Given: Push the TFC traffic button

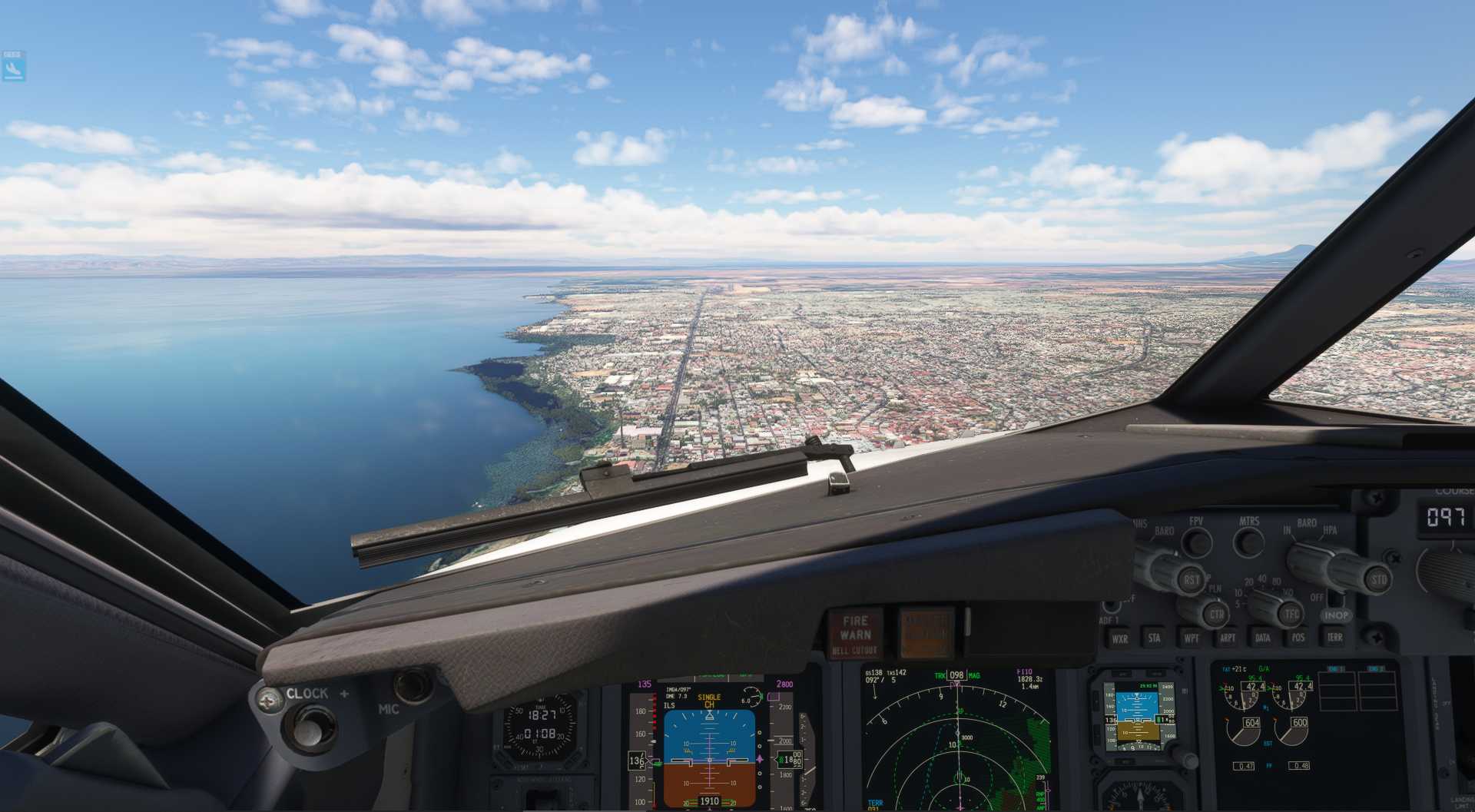Looking at the screenshot, I should (x=1292, y=615).
